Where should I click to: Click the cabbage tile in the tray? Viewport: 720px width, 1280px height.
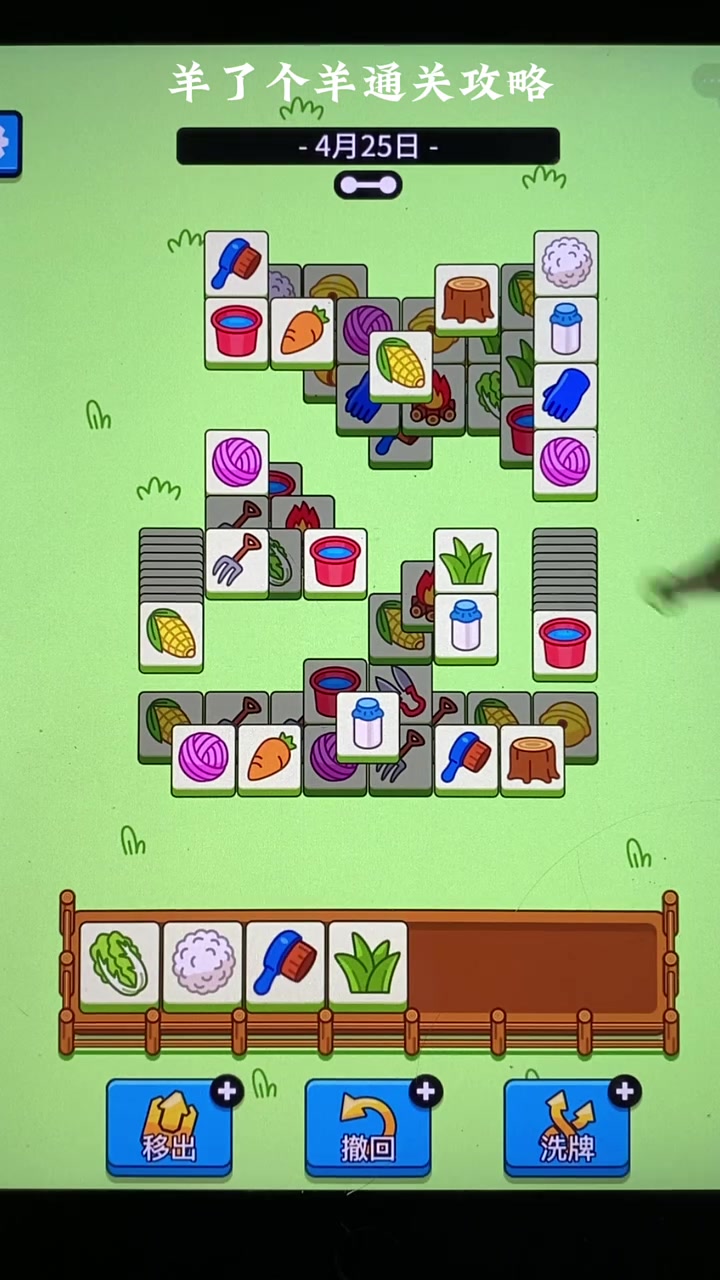pos(120,963)
